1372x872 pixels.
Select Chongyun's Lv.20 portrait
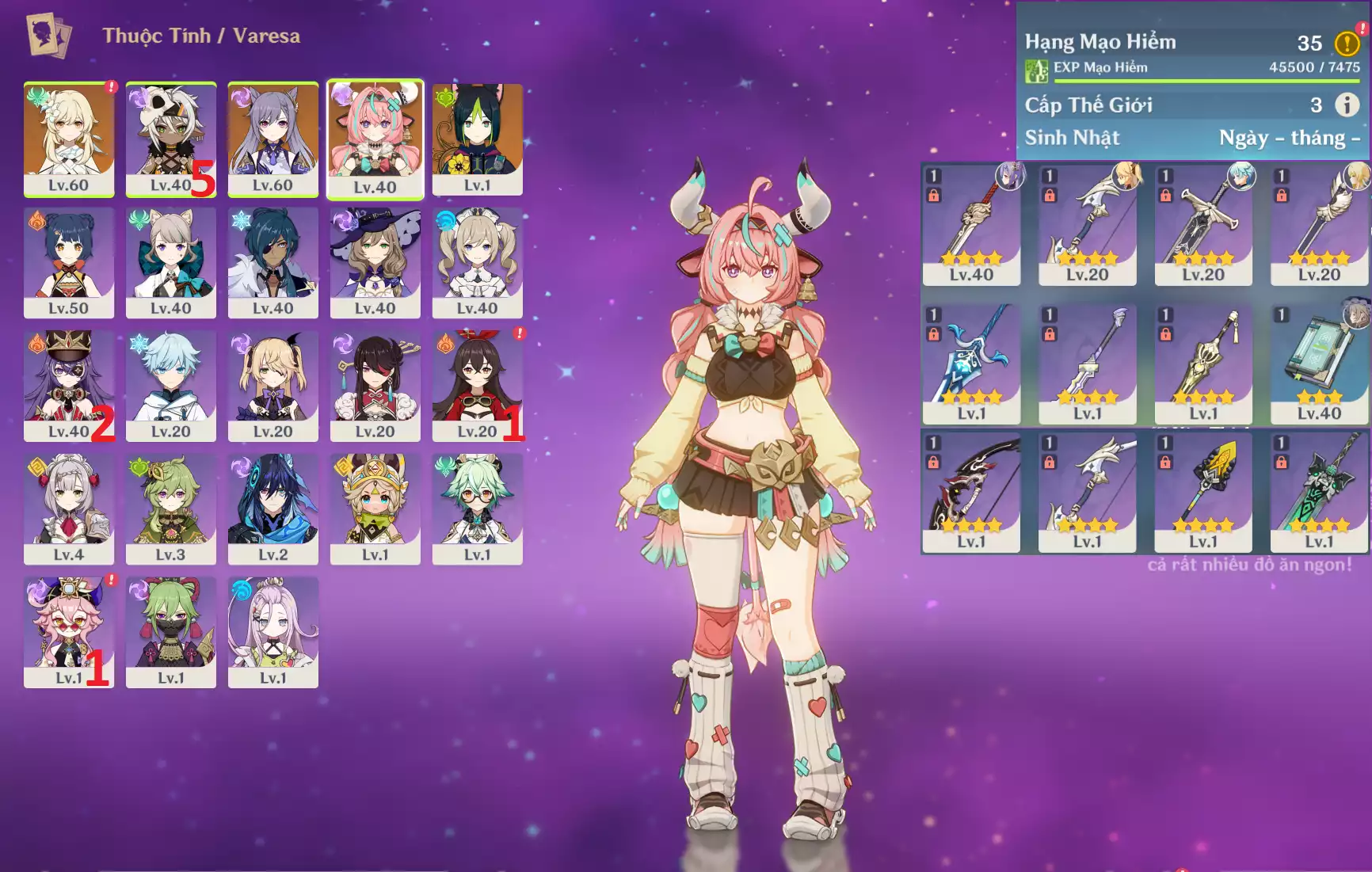pyautogui.click(x=171, y=386)
